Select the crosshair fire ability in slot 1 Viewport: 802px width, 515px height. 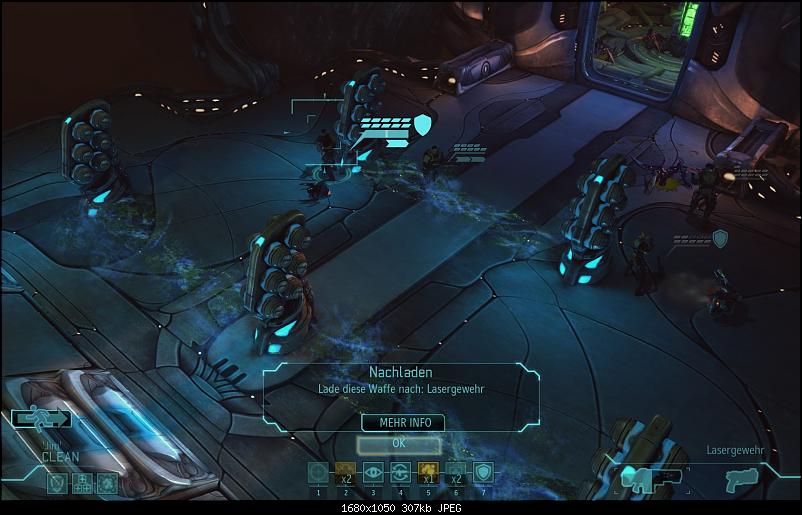(x=318, y=473)
